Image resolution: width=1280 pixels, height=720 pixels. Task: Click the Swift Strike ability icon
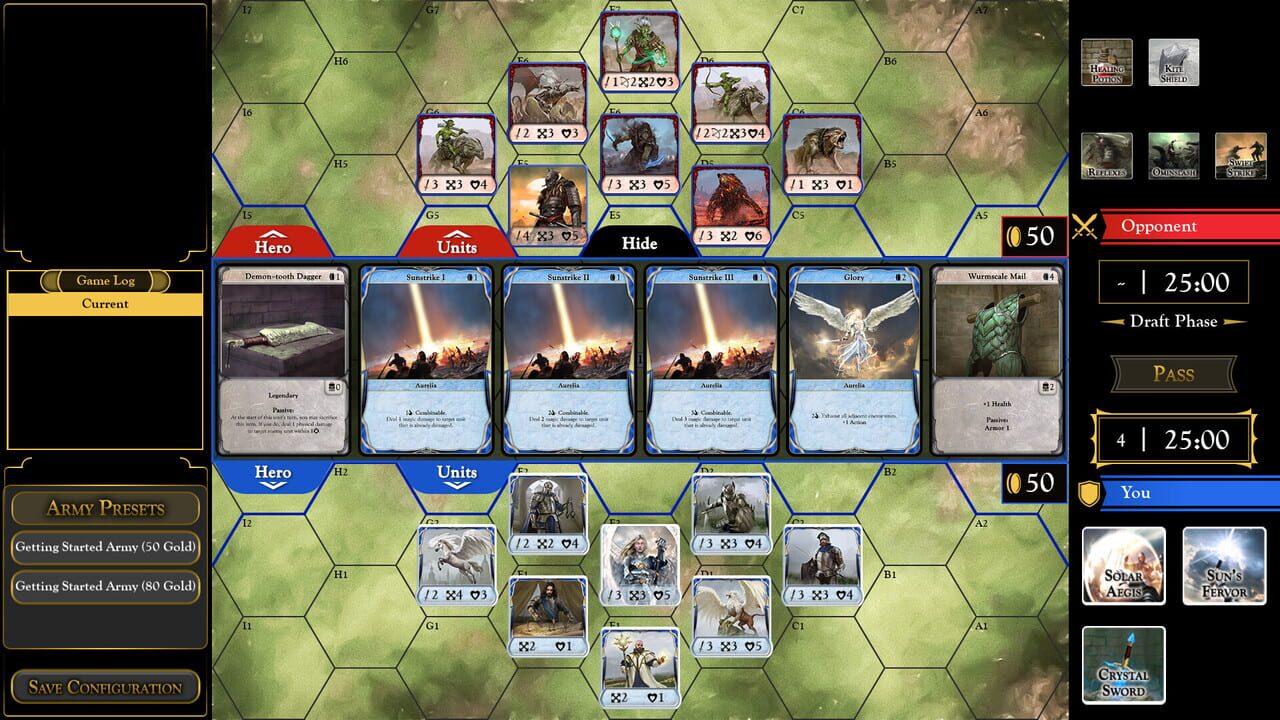(1238, 156)
